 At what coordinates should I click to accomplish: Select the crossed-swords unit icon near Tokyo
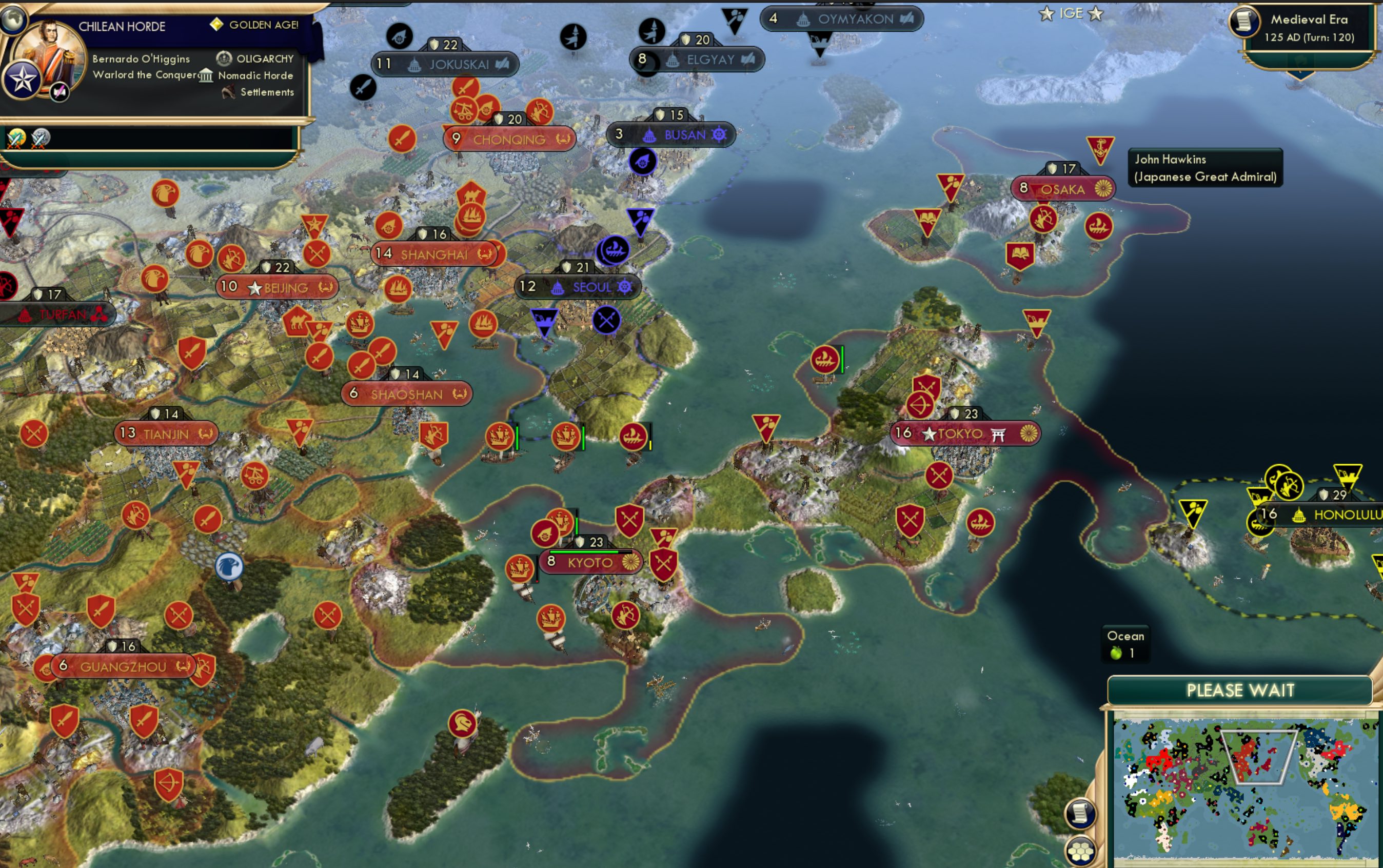939,476
